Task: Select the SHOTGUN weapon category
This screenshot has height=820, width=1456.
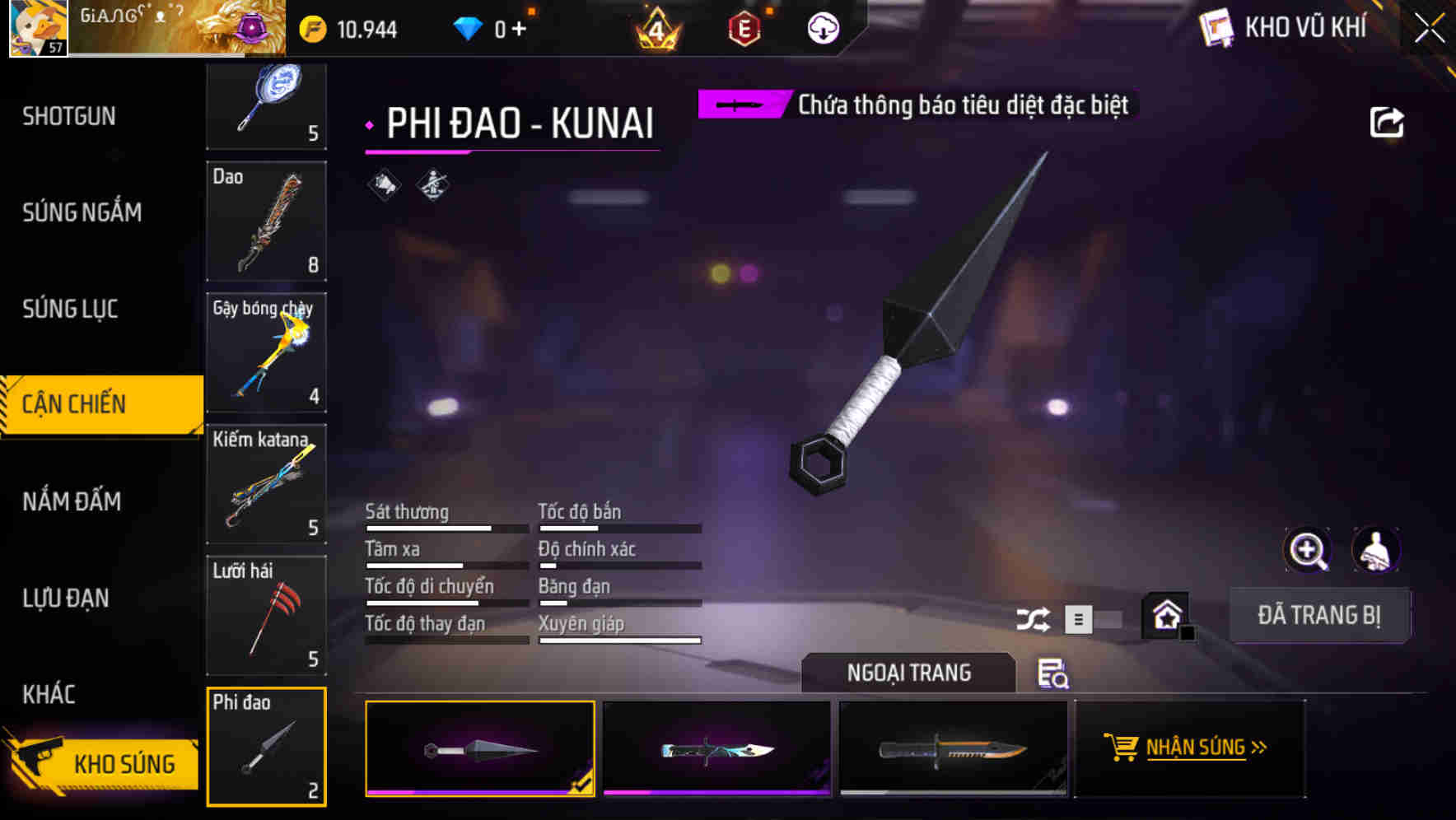Action: pos(68,116)
